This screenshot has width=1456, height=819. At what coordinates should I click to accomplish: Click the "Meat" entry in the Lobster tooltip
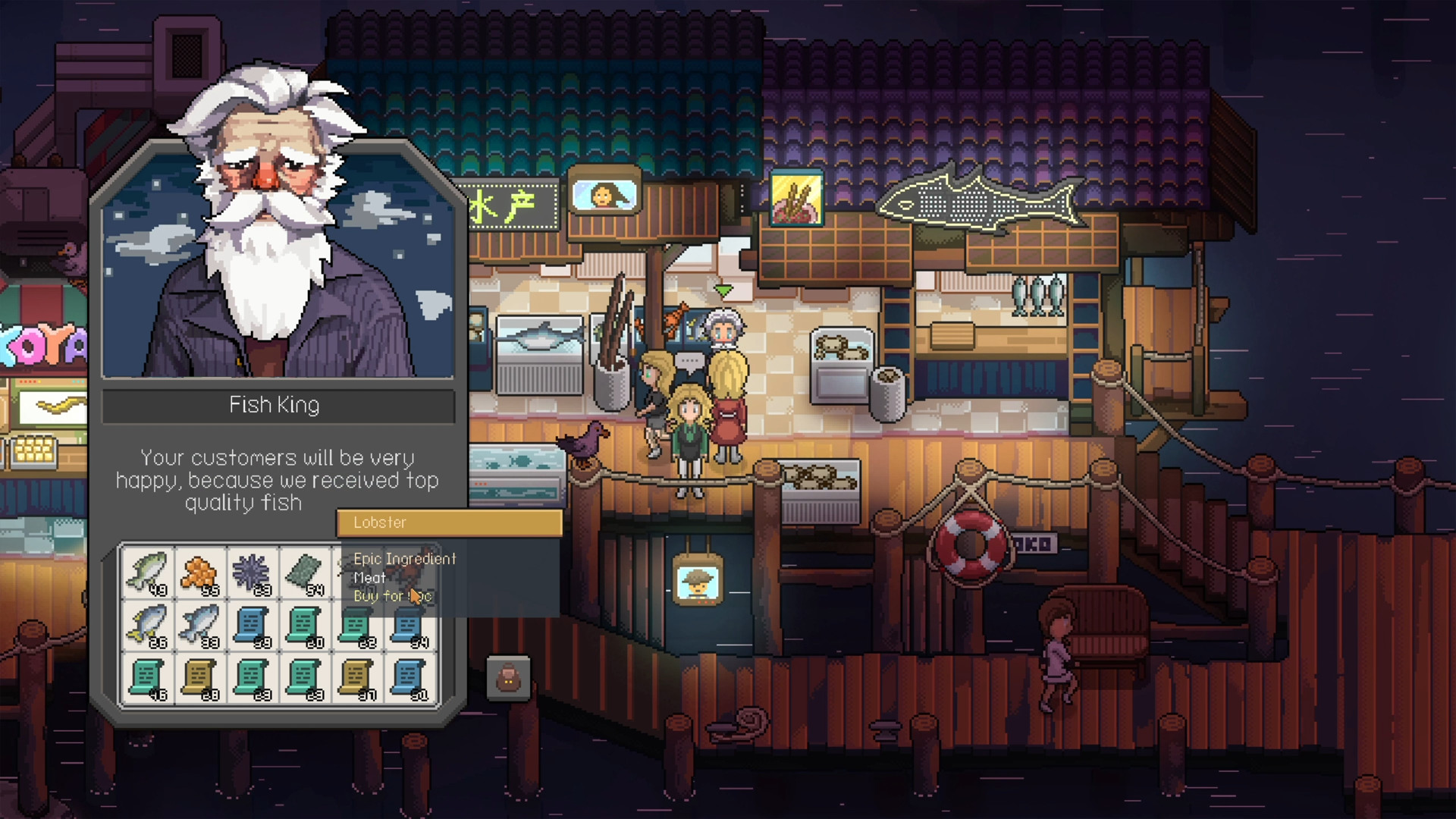tap(369, 578)
